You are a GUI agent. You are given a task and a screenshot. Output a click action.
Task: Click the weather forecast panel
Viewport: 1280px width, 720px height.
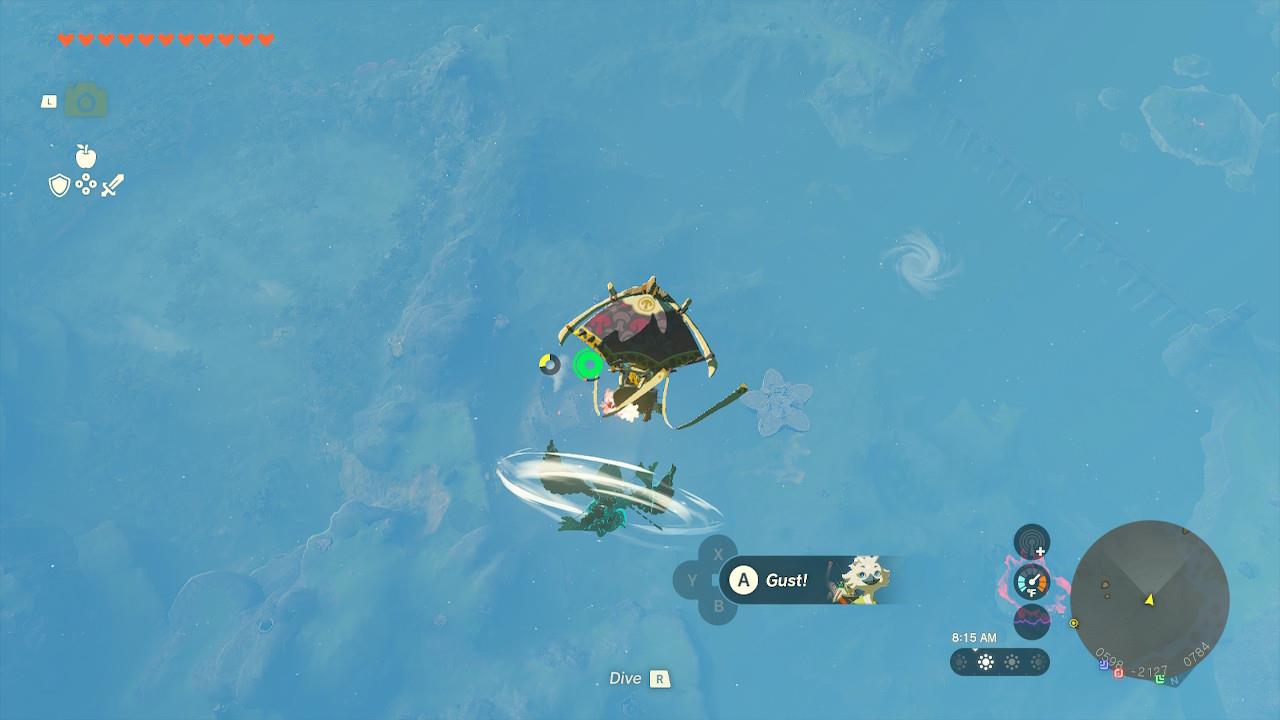(999, 662)
